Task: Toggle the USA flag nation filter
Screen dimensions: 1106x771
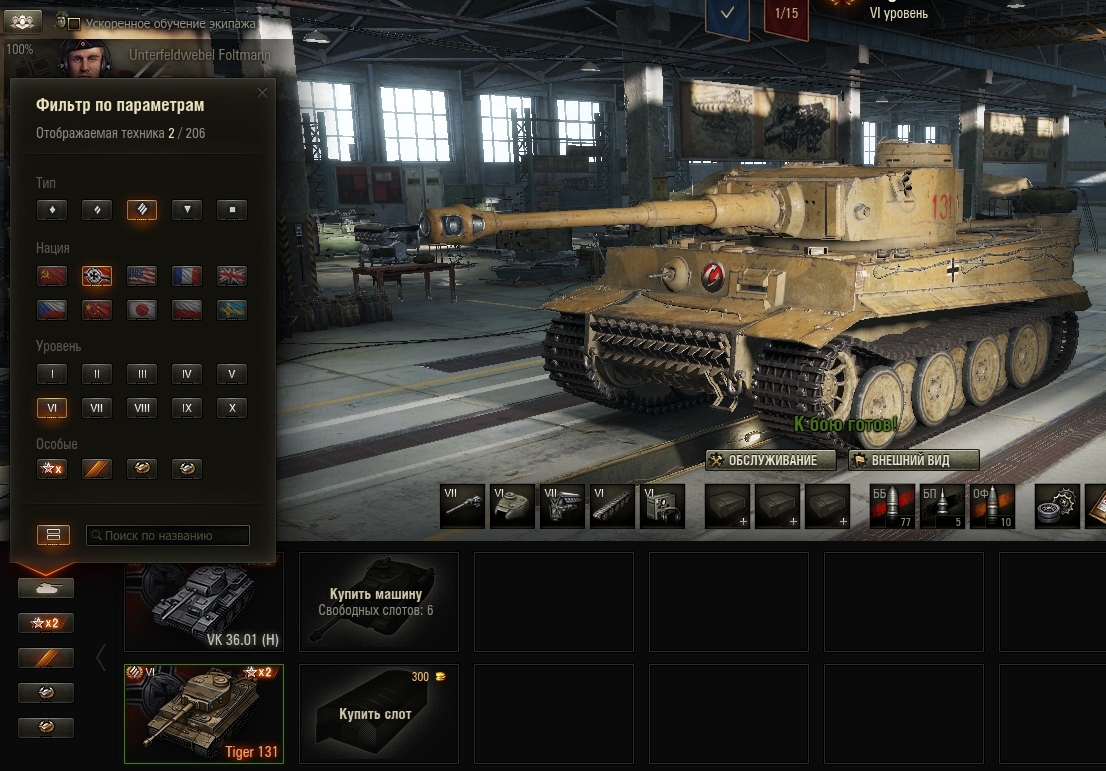Action: pyautogui.click(x=142, y=276)
